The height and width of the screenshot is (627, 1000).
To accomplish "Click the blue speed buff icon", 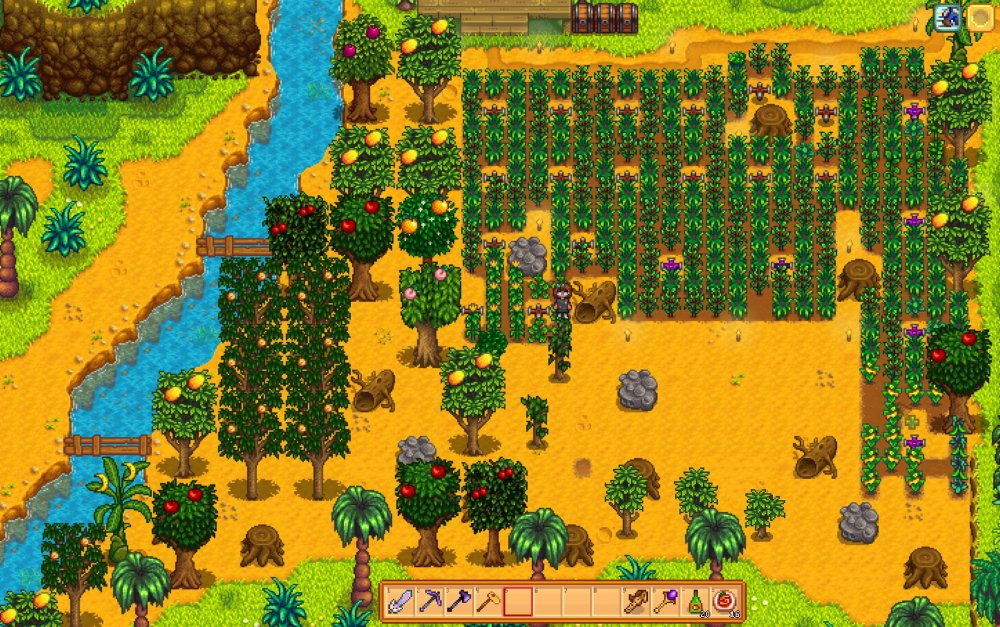I will coord(947,16).
